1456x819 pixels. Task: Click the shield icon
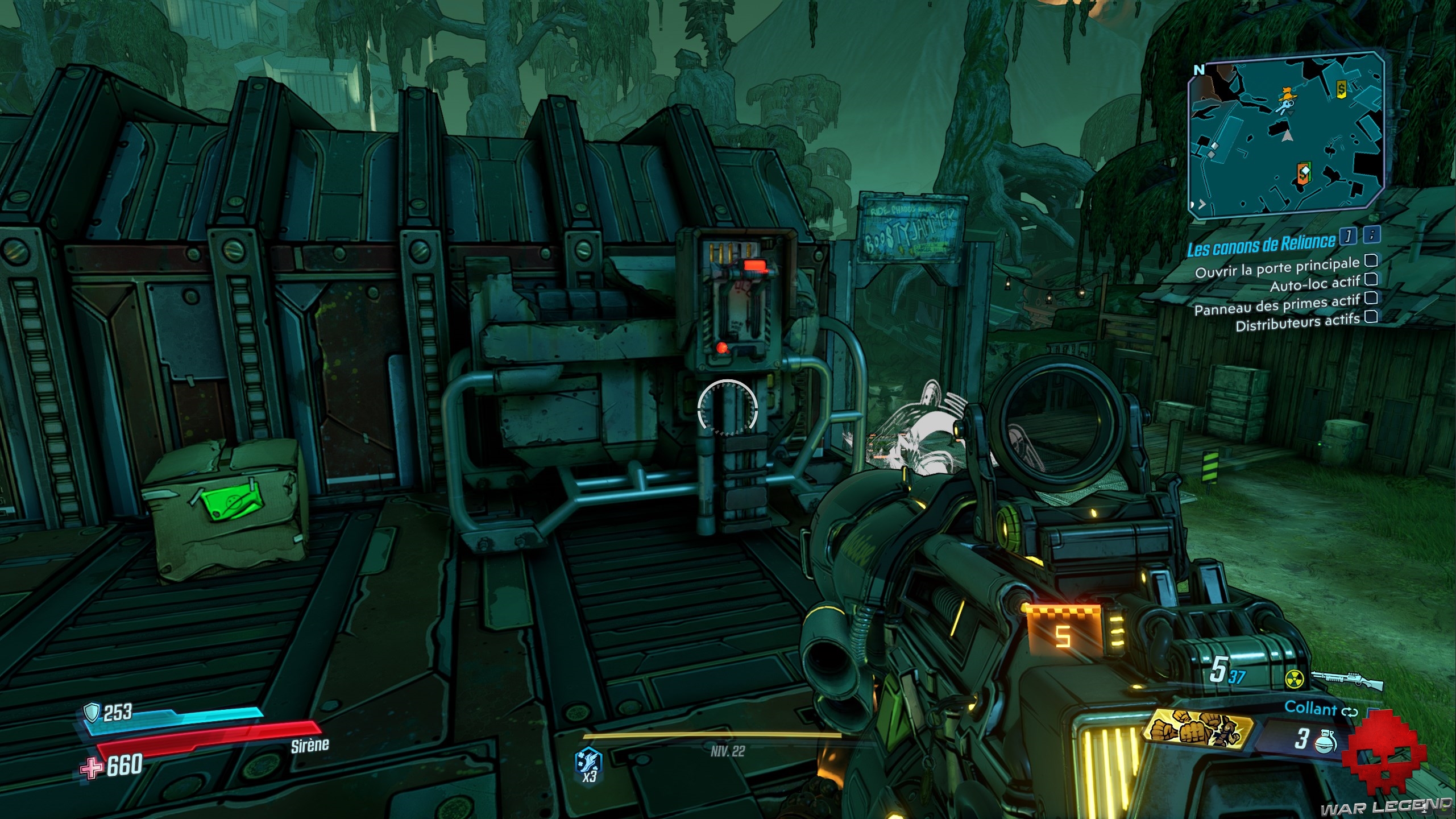[x=92, y=712]
